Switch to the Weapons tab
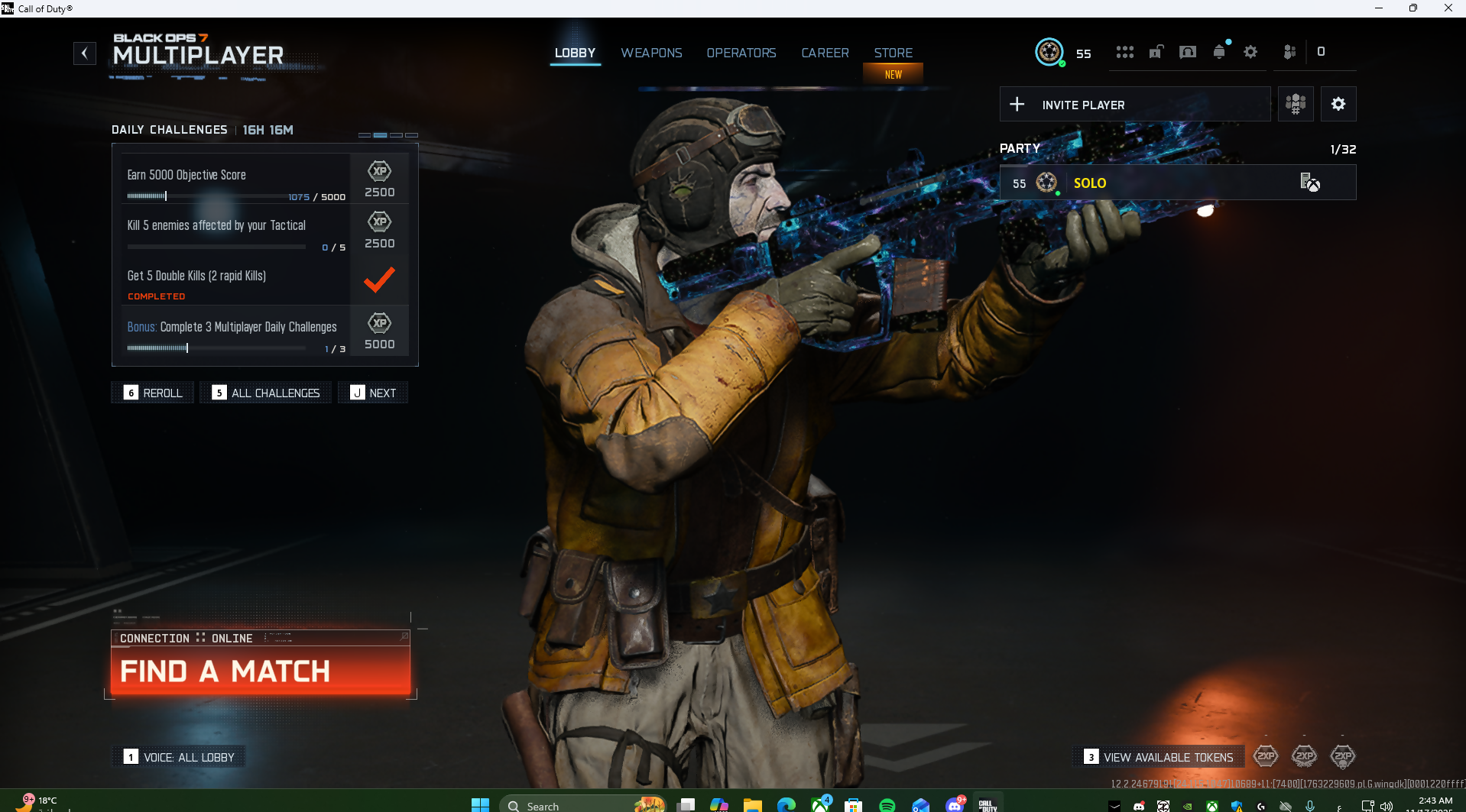Screen dimensions: 1466x812 coord(651,53)
